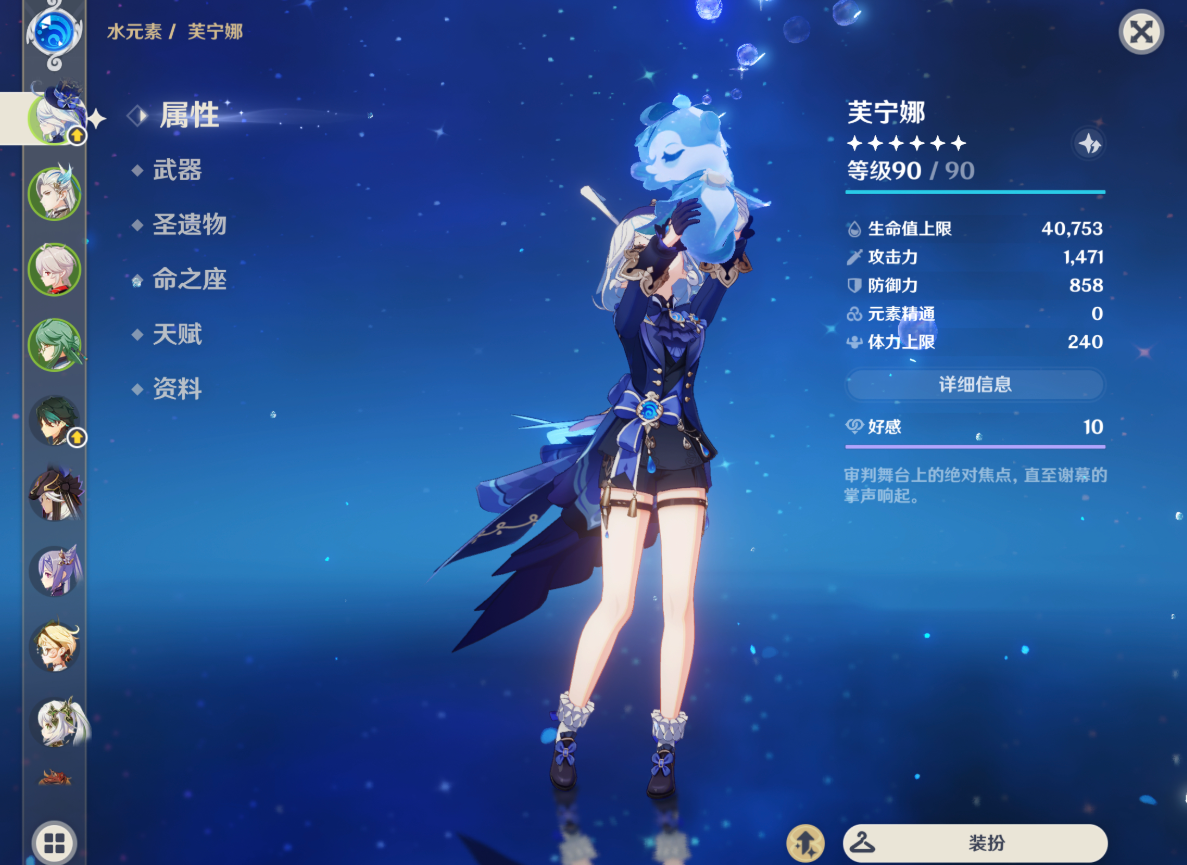Show the 天赋 talents tab
This screenshot has width=1187, height=865.
pyautogui.click(x=177, y=335)
